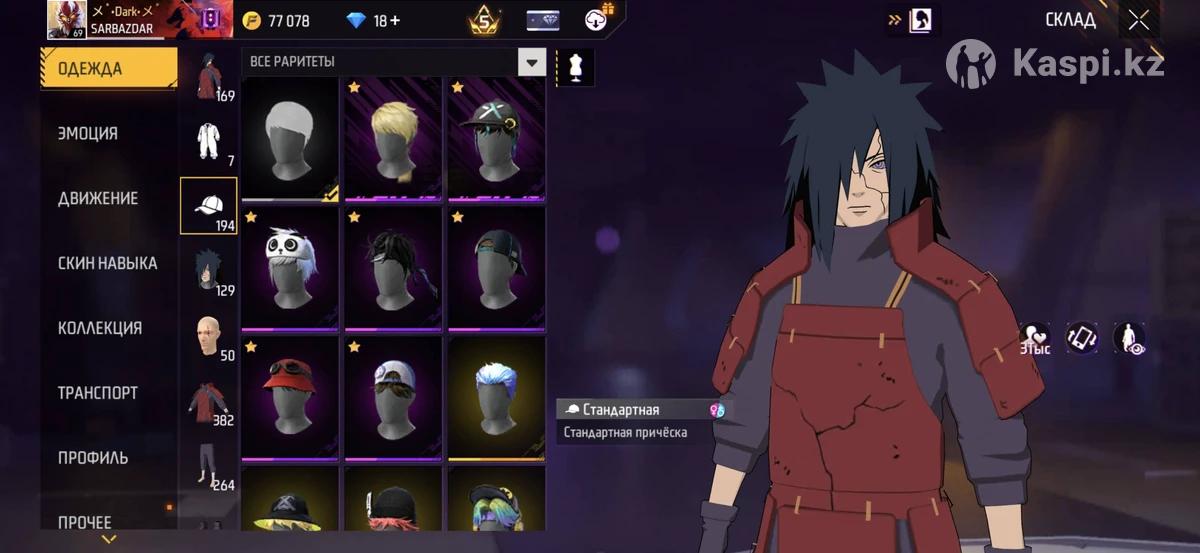
Task: Open the Скин навыка section
Action: [x=107, y=264]
